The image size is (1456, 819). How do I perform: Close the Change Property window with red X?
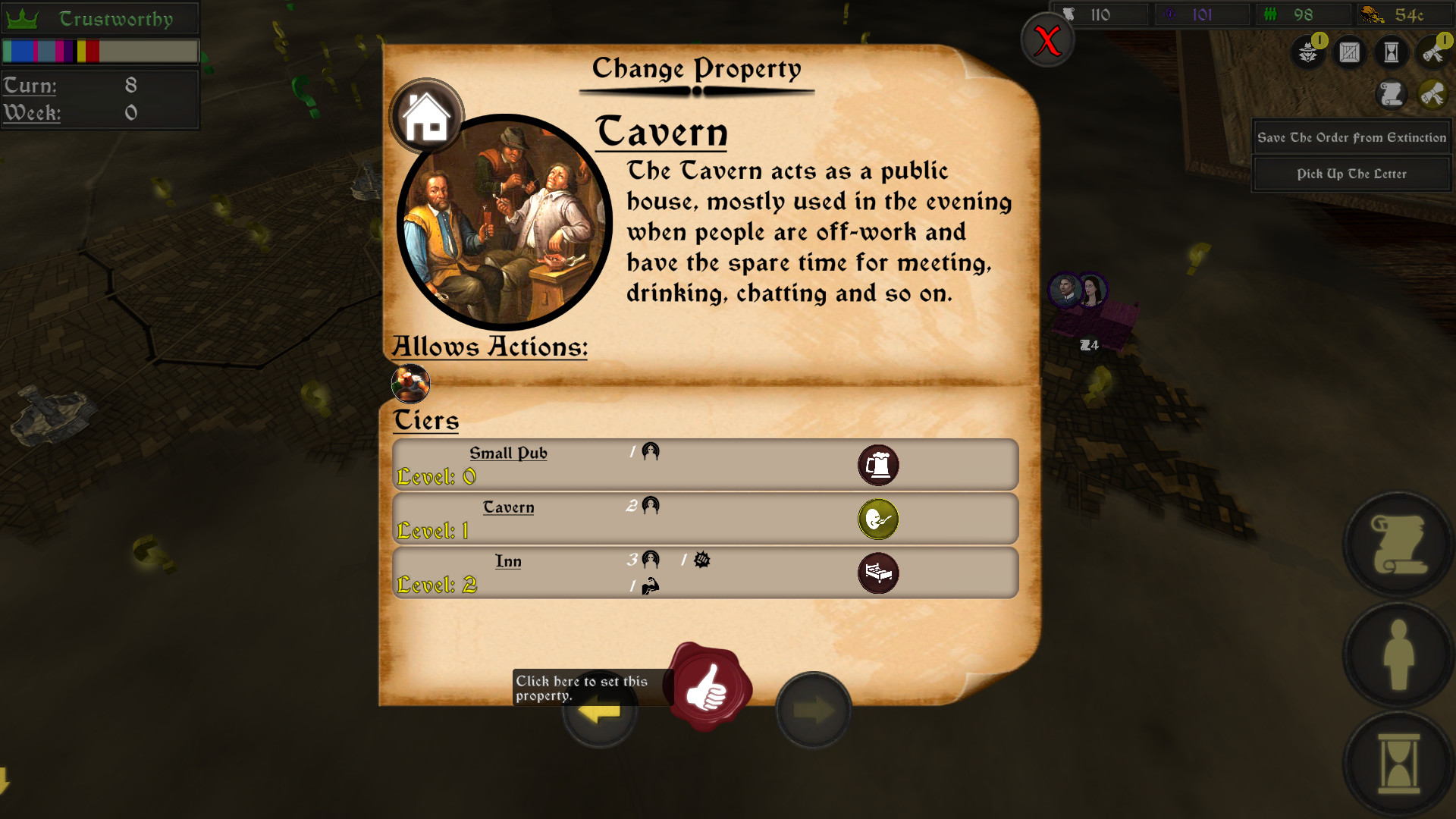click(1047, 41)
